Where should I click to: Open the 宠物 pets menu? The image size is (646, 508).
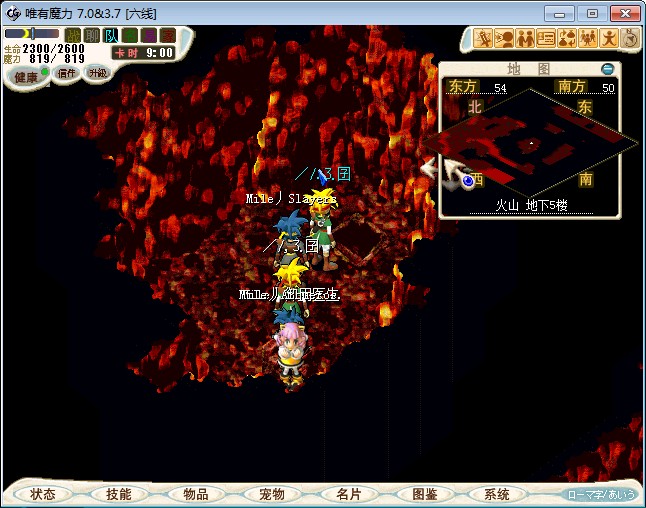tap(271, 494)
